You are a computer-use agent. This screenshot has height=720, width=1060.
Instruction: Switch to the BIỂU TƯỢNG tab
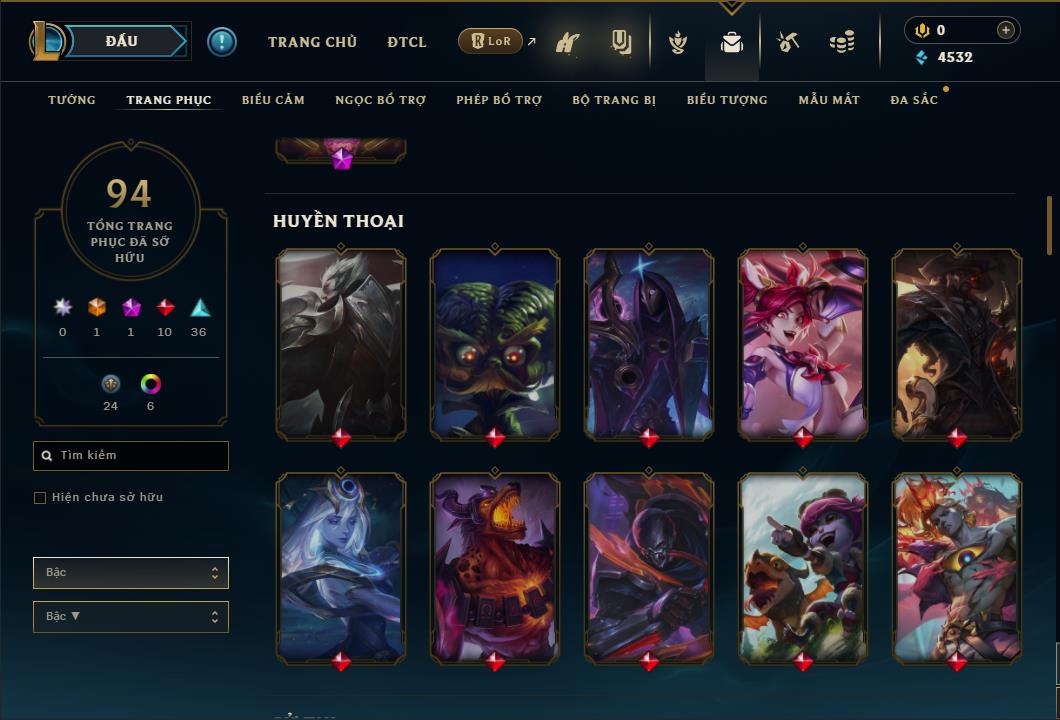click(727, 100)
